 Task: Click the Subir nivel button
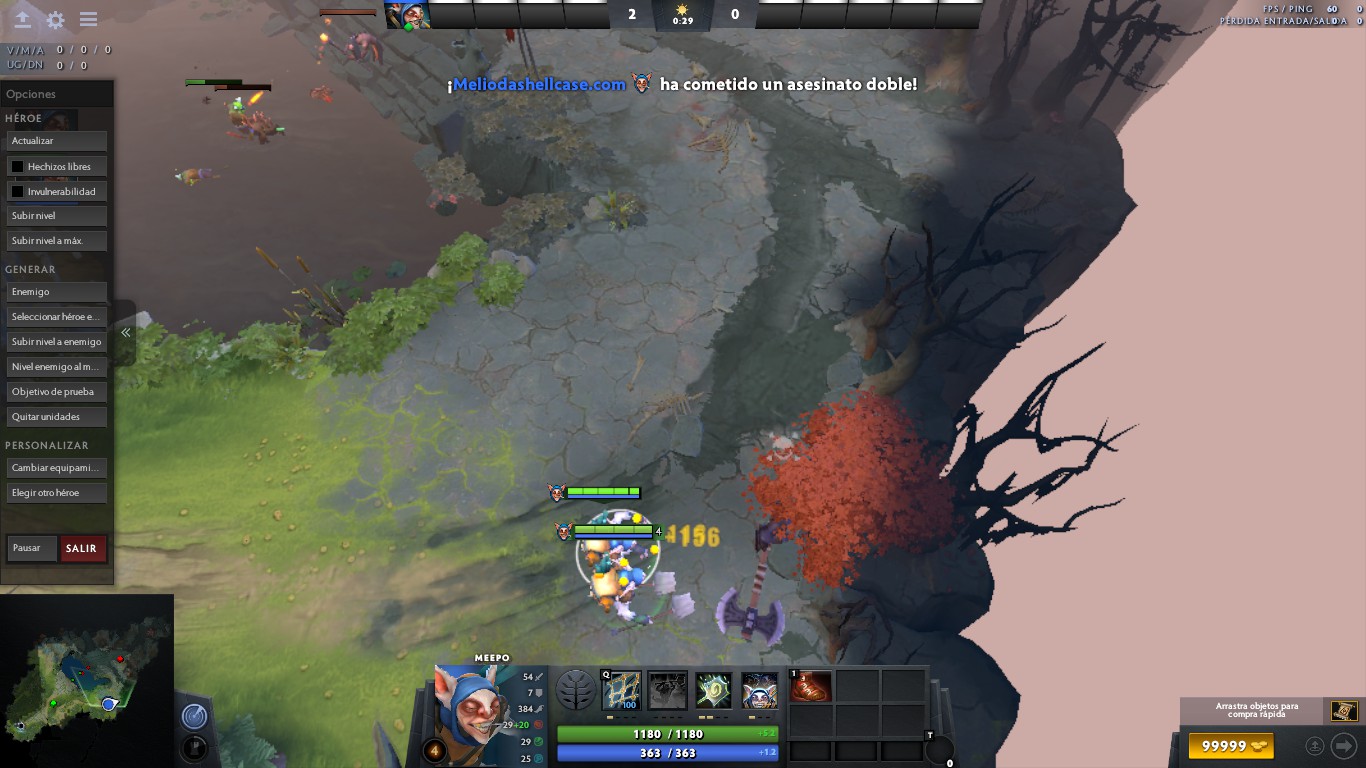coord(56,216)
